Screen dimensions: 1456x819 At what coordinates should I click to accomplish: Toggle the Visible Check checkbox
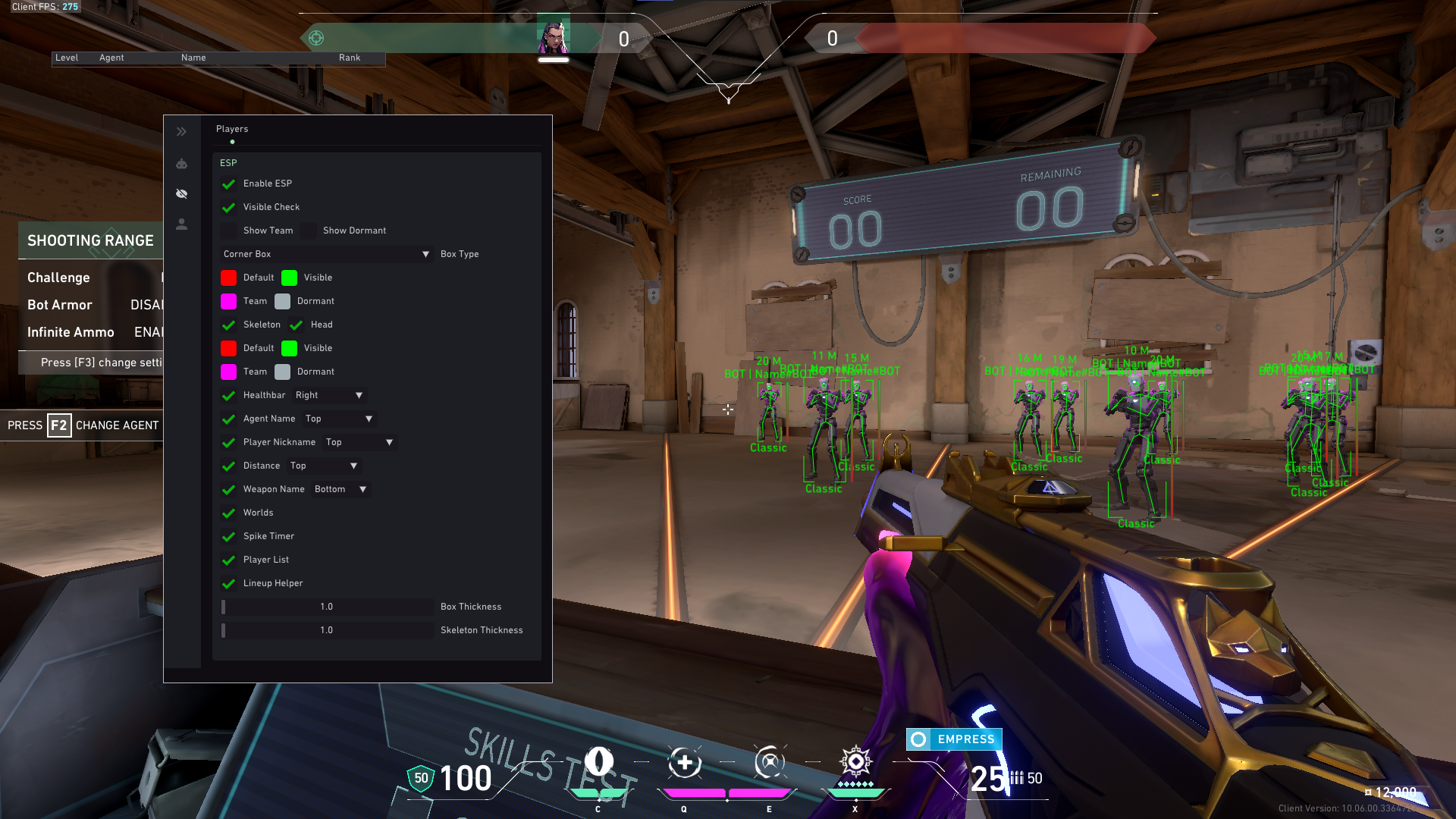click(228, 208)
